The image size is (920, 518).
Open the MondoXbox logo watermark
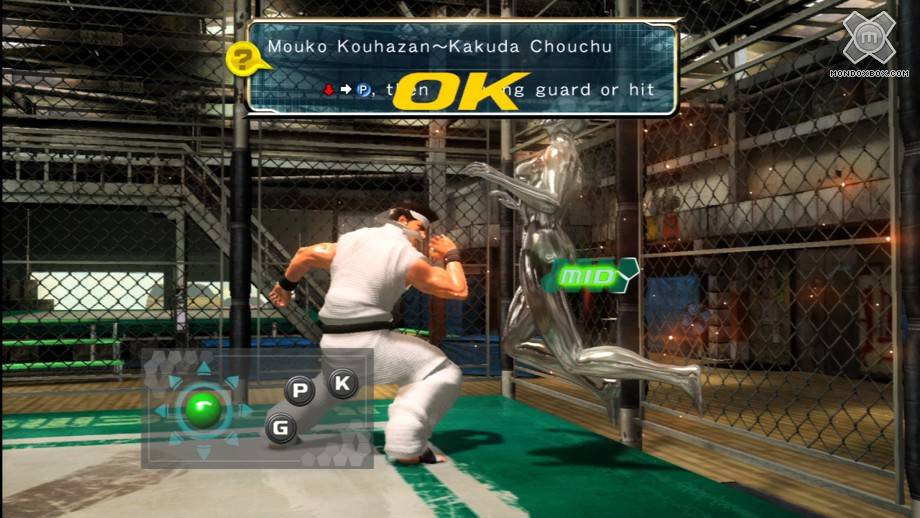pyautogui.click(x=867, y=39)
